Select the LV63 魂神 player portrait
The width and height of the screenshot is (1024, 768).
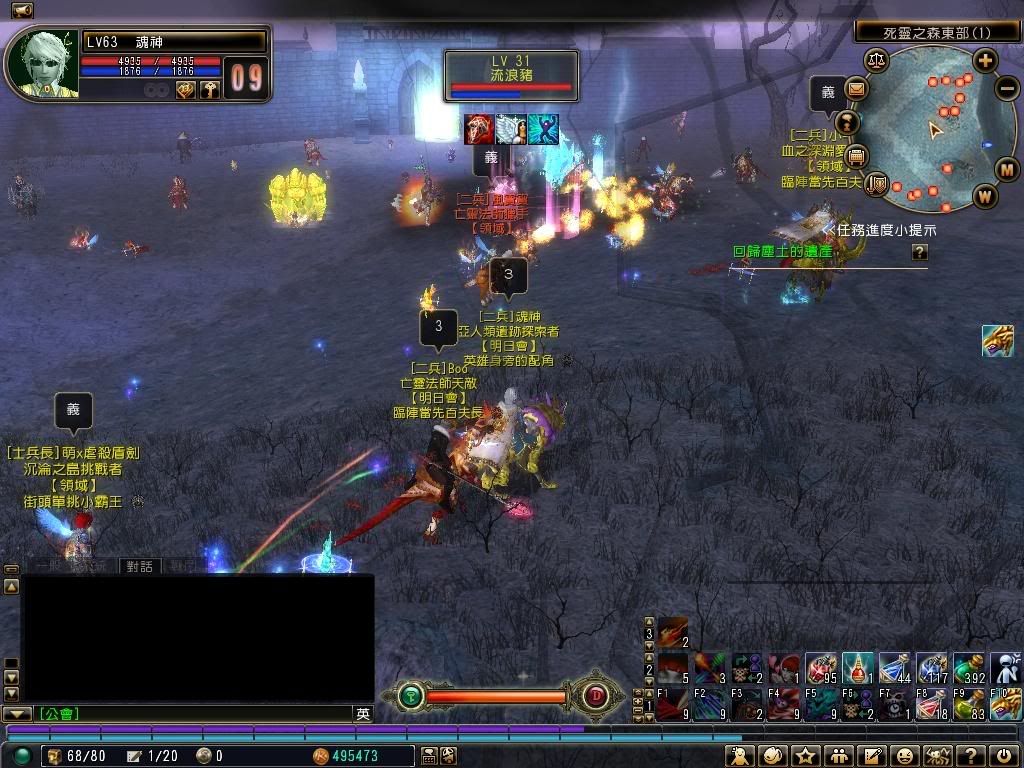pos(40,62)
